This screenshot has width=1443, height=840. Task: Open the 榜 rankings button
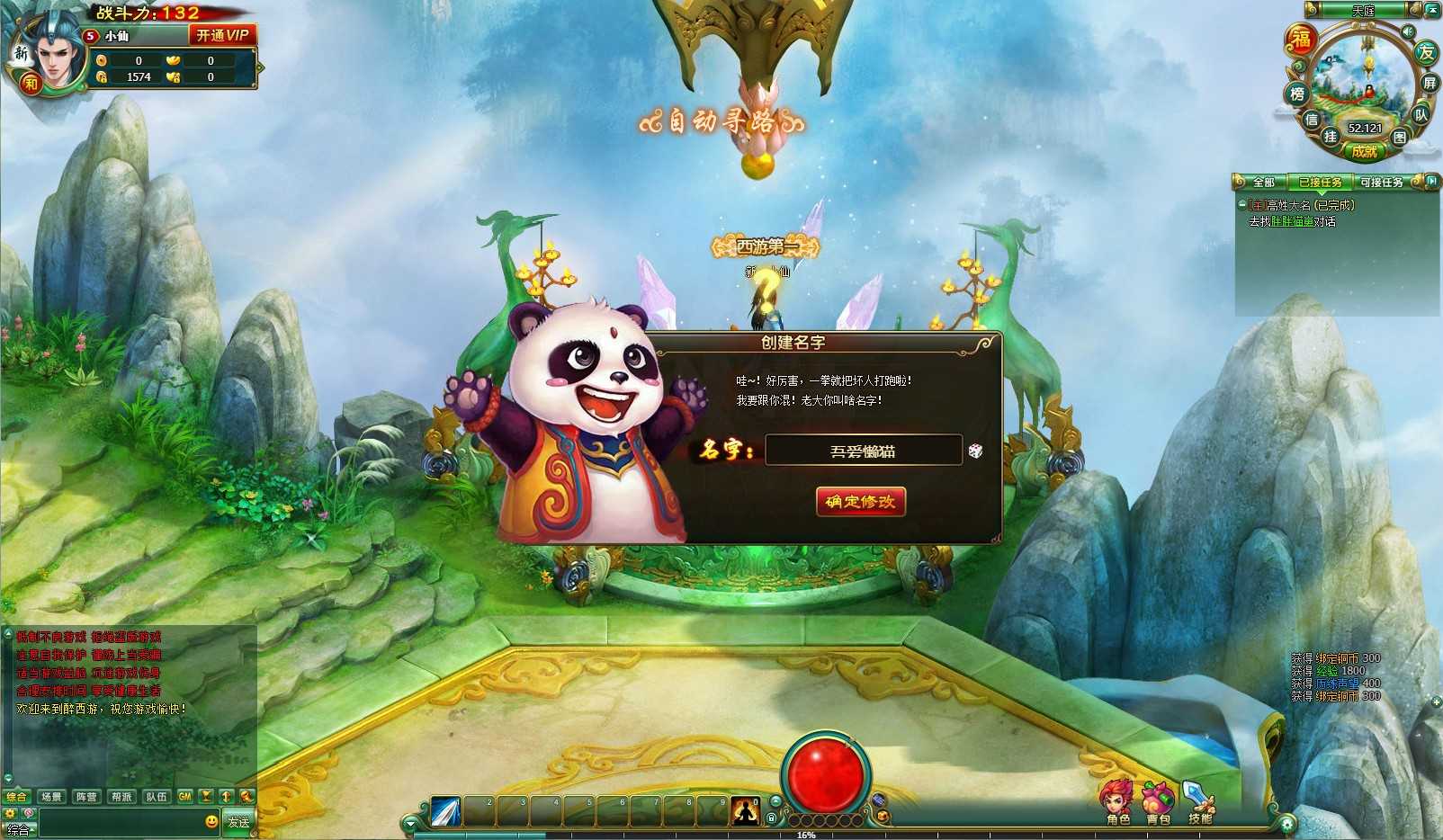tap(1296, 94)
